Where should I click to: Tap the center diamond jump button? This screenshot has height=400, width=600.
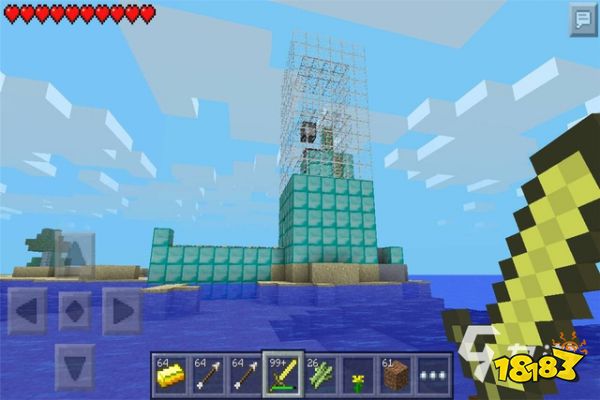pos(74,310)
